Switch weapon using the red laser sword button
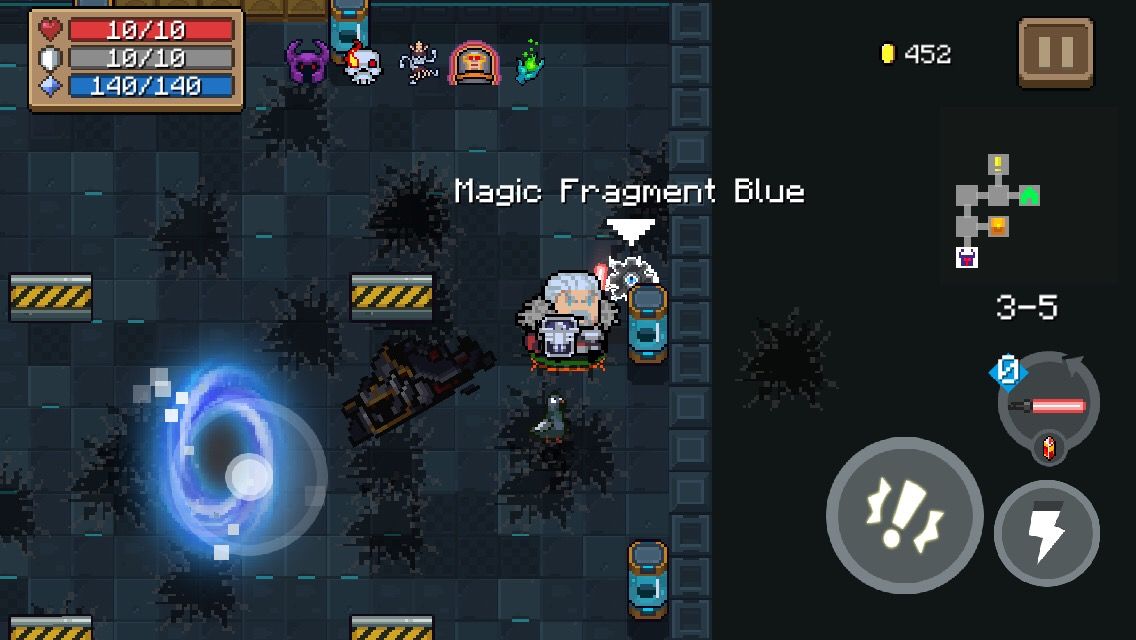This screenshot has width=1136, height=640. tap(1048, 405)
